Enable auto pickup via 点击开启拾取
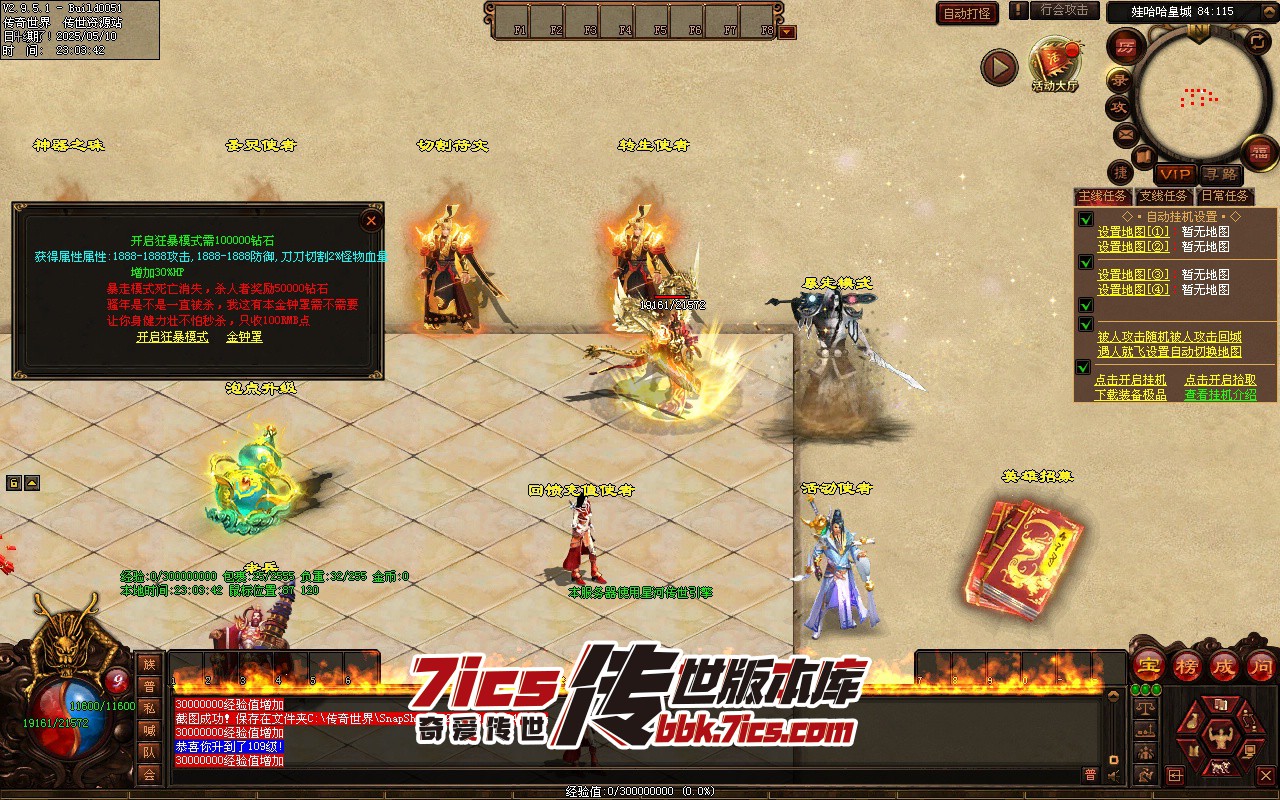The width and height of the screenshot is (1280, 800). [1220, 380]
